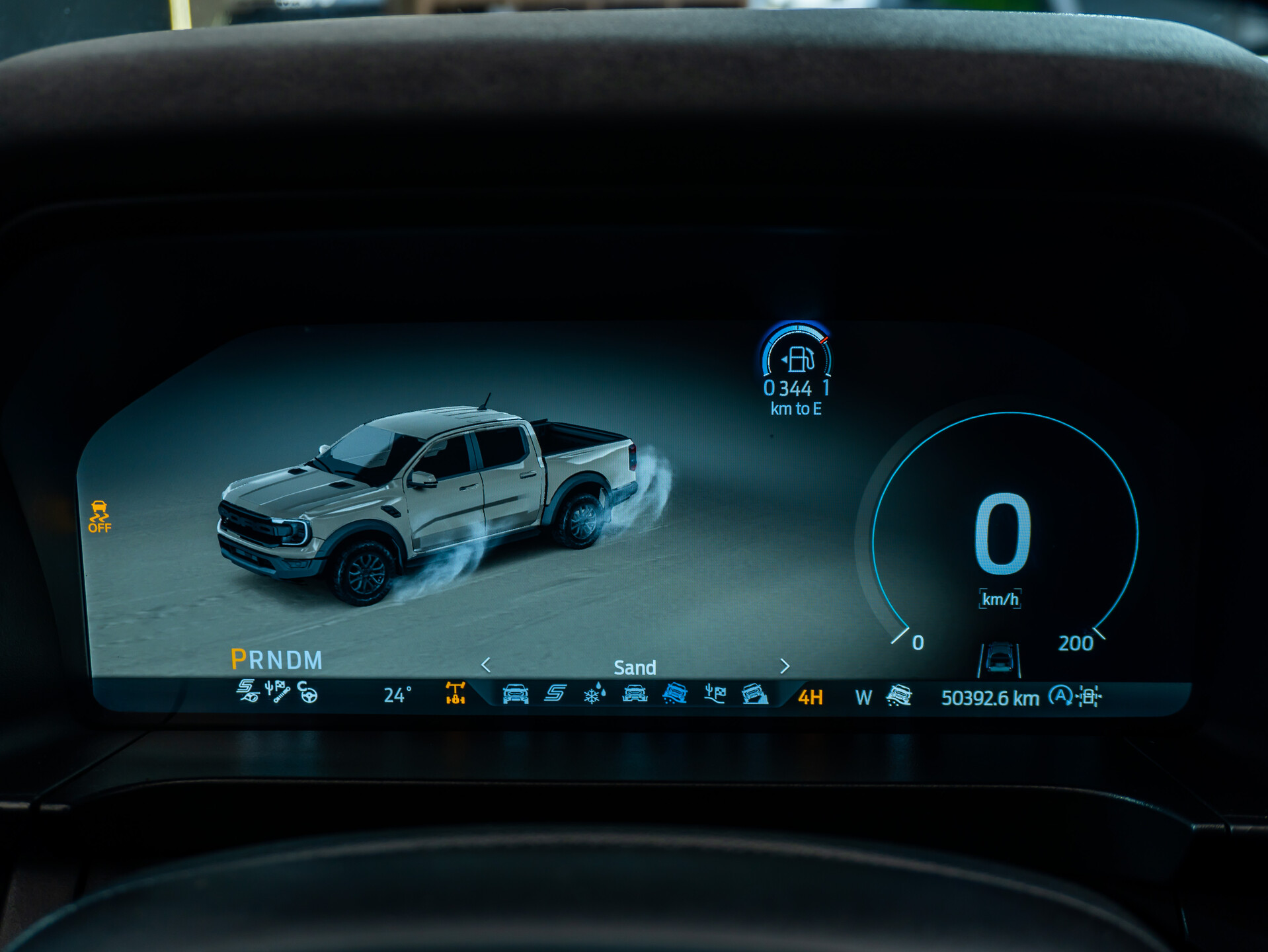1268x952 pixels.
Task: Select the Rock Crawl drive mode icon
Action: [x=754, y=694]
